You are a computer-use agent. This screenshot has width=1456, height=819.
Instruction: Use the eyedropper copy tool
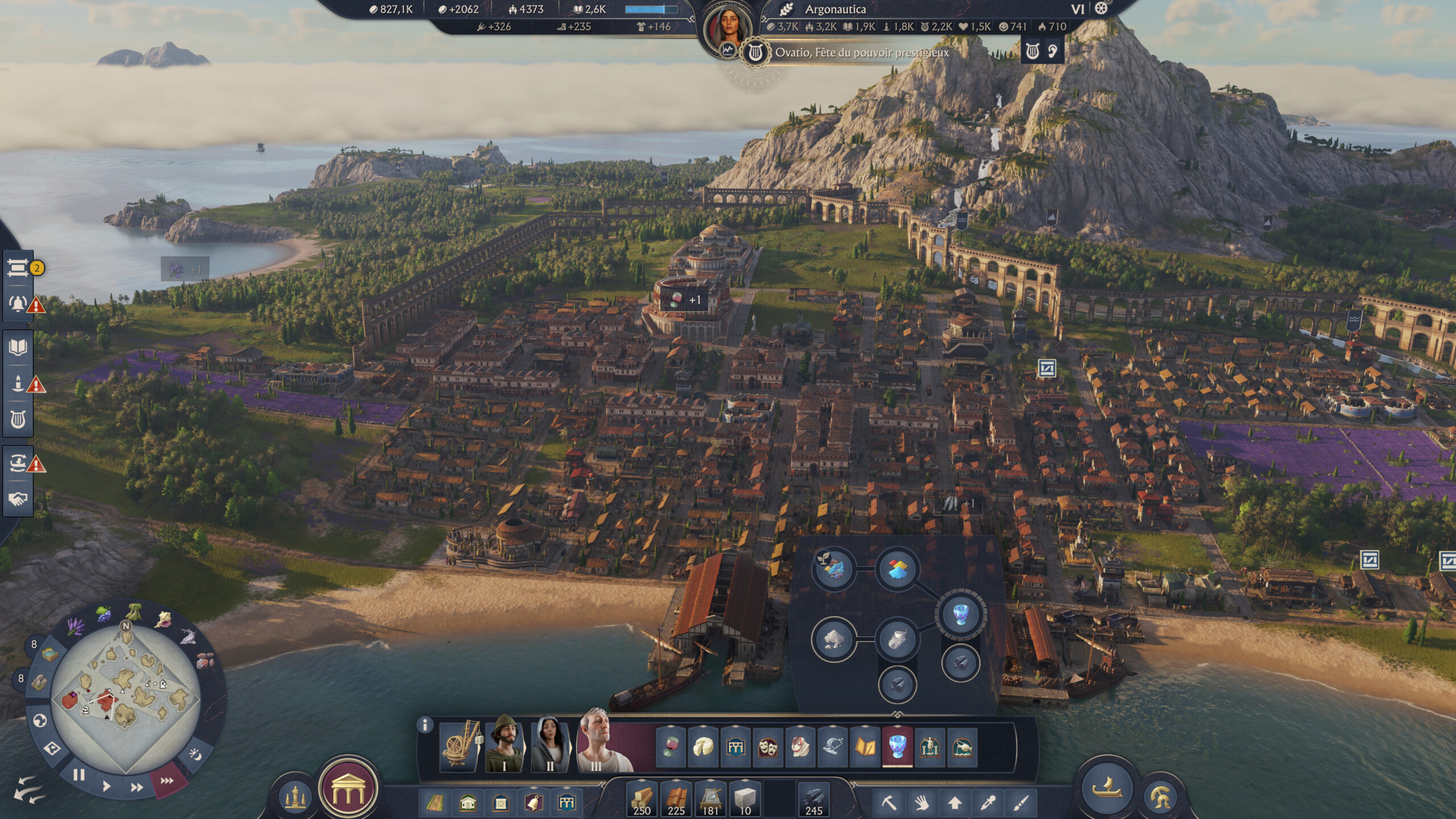click(988, 803)
